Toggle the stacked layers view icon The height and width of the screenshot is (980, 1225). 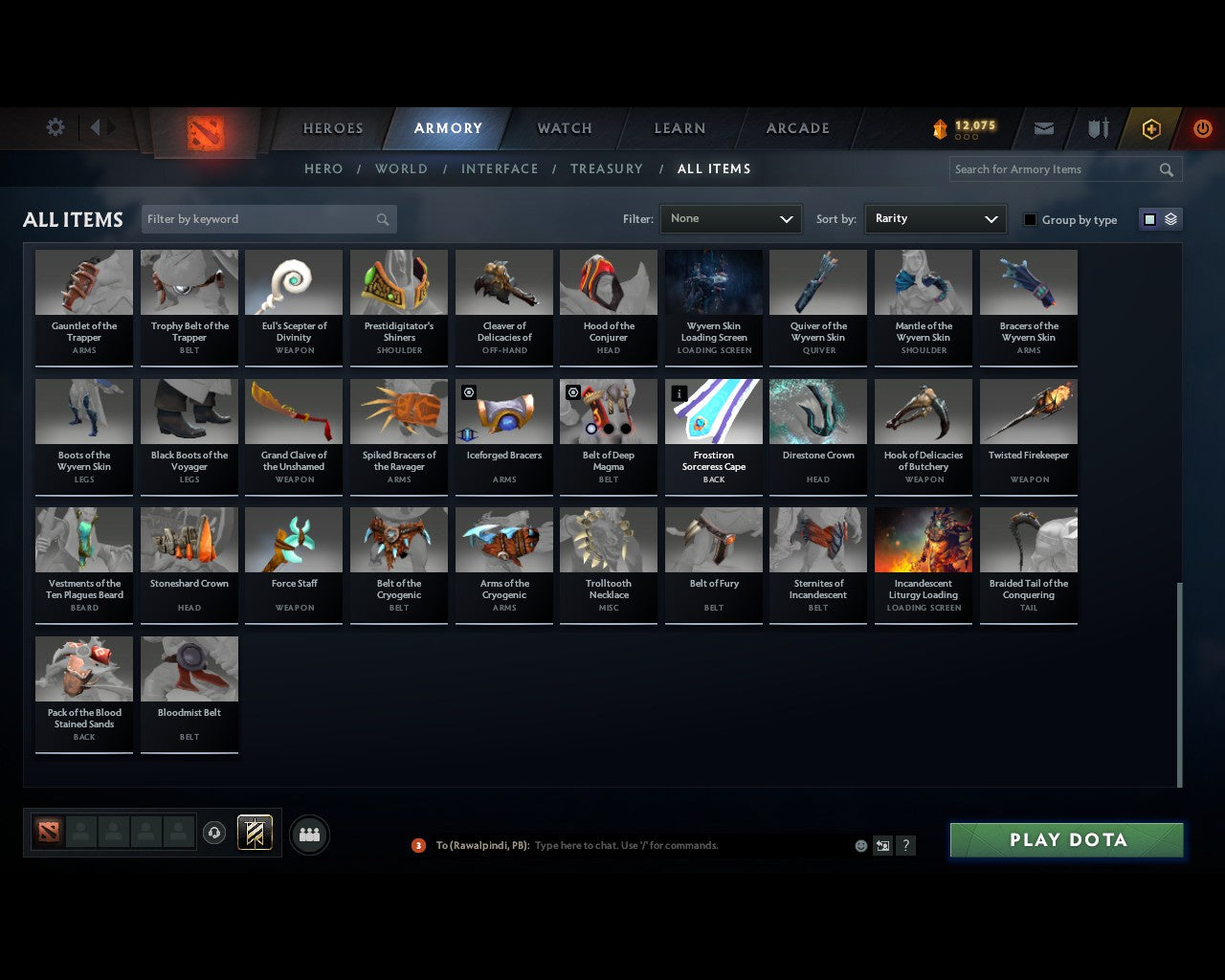point(1169,219)
